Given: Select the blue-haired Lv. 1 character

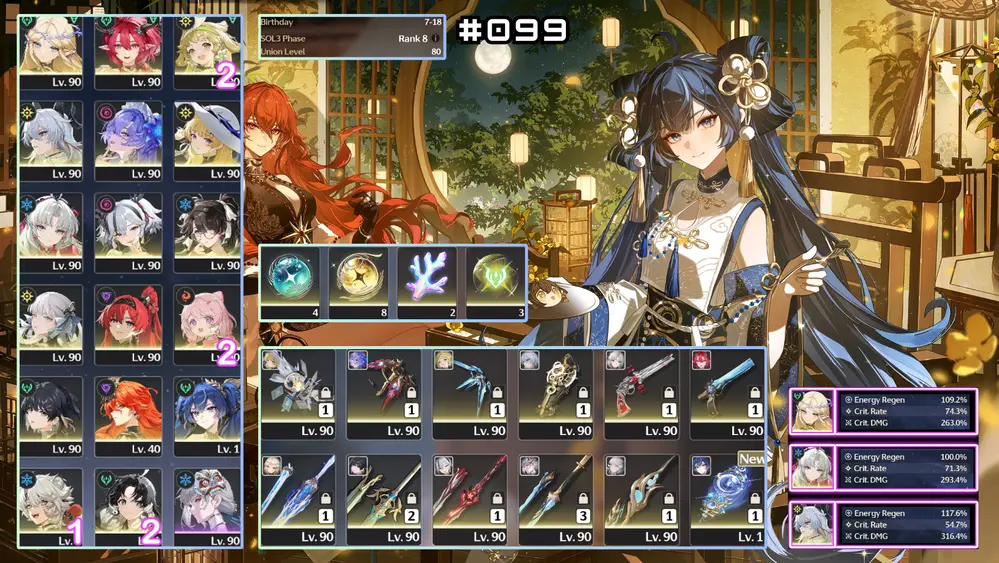Looking at the screenshot, I should [207, 412].
